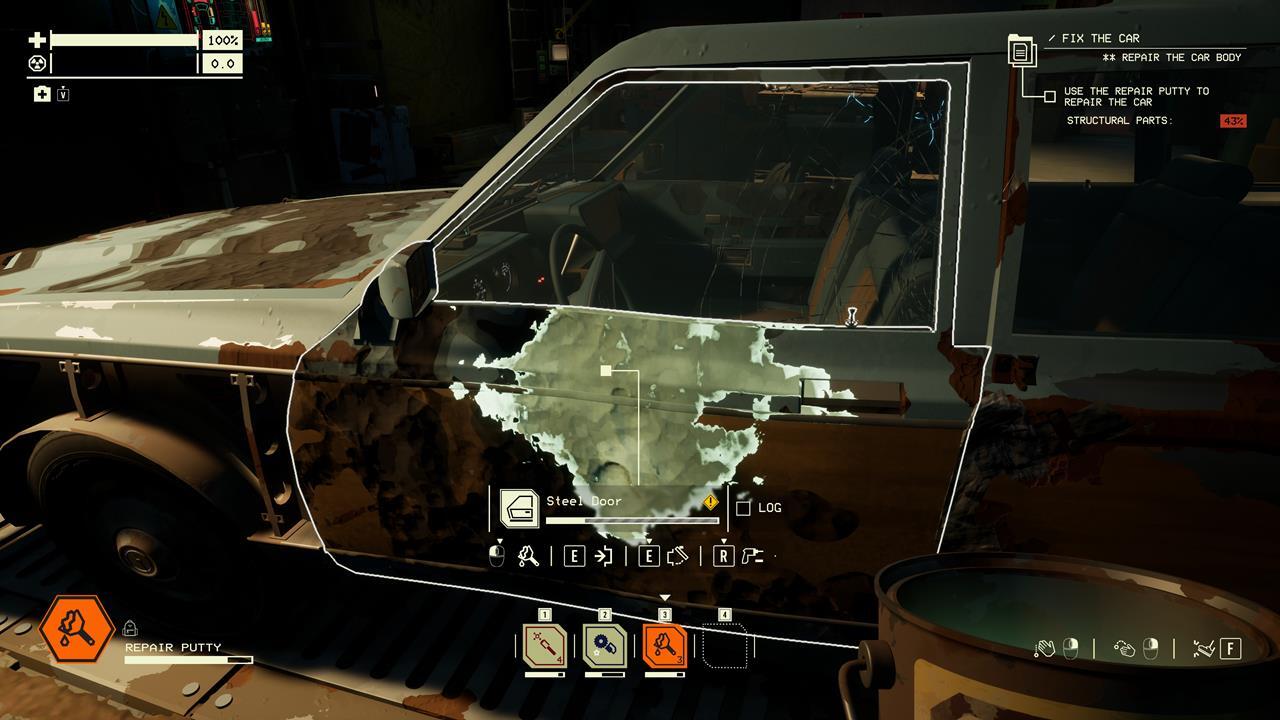Viewport: 1280px width, 720px height.
Task: Click the Steel Door part icon
Action: click(x=519, y=508)
